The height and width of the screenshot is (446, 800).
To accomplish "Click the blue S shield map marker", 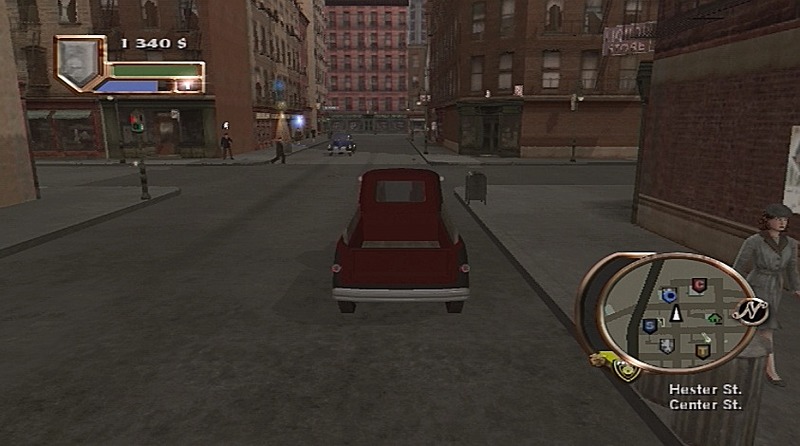I will (x=650, y=326).
